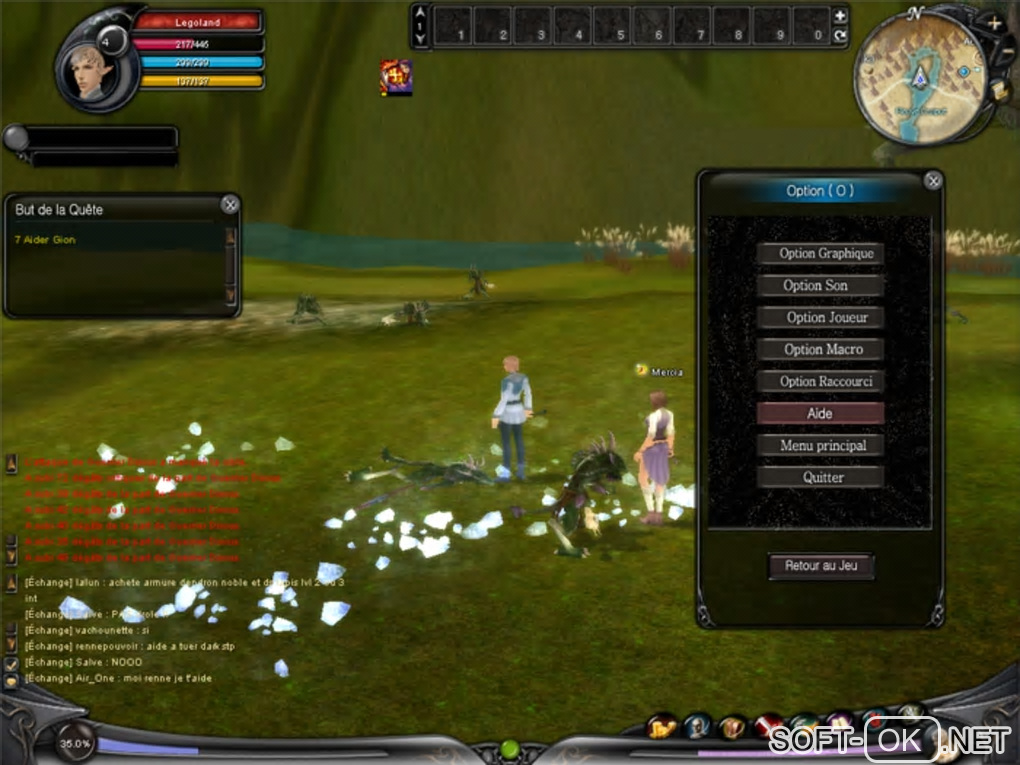Close the But de la Quête panel
Image resolution: width=1020 pixels, height=765 pixels.
[230, 205]
